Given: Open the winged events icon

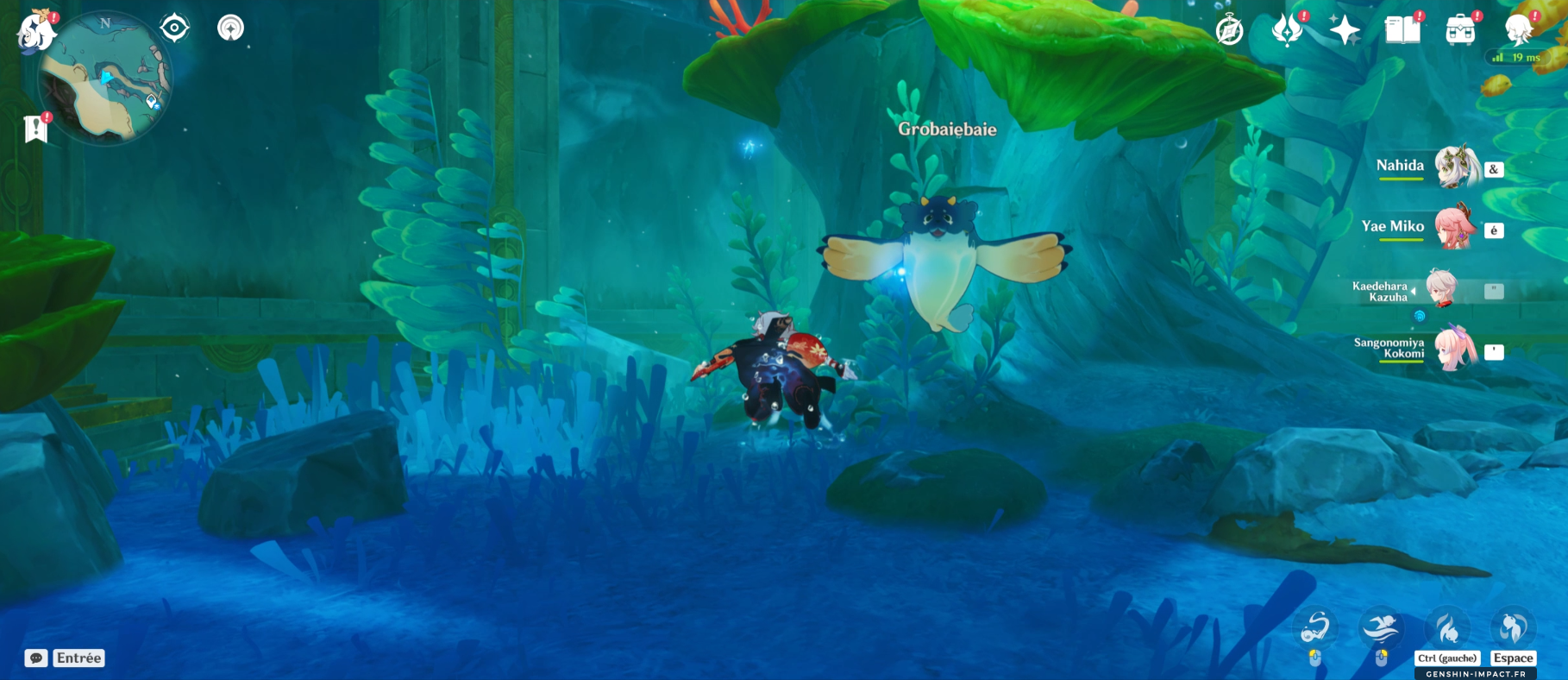Looking at the screenshot, I should point(1287,30).
